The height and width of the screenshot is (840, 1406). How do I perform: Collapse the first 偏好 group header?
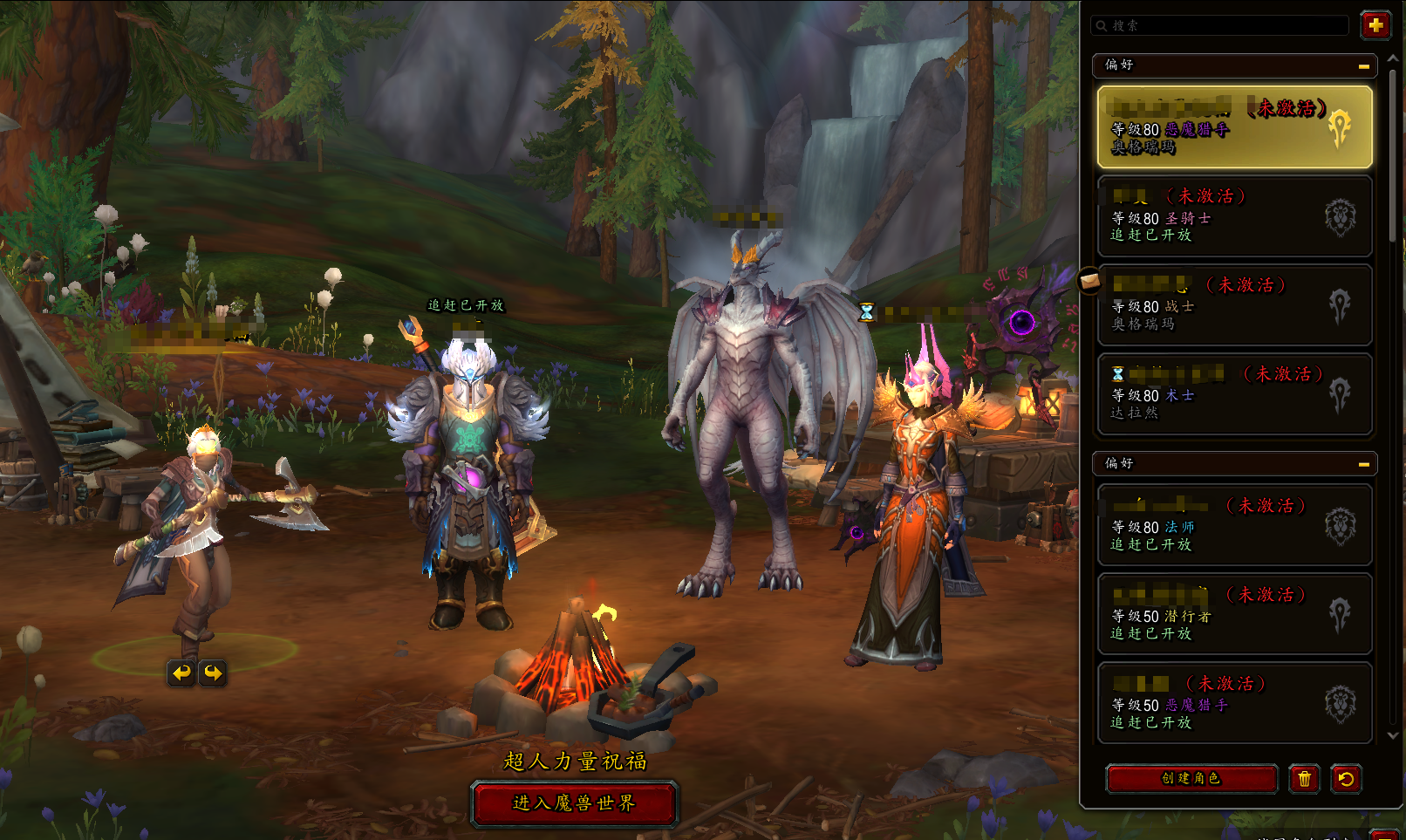(1363, 65)
